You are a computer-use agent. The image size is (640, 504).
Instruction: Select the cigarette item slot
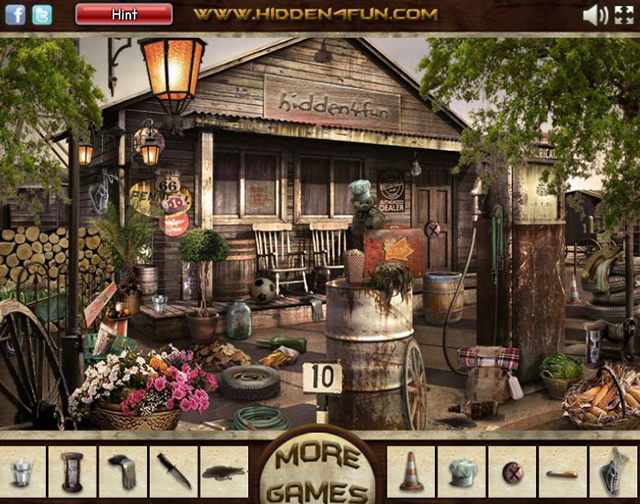pyautogui.click(x=562, y=471)
